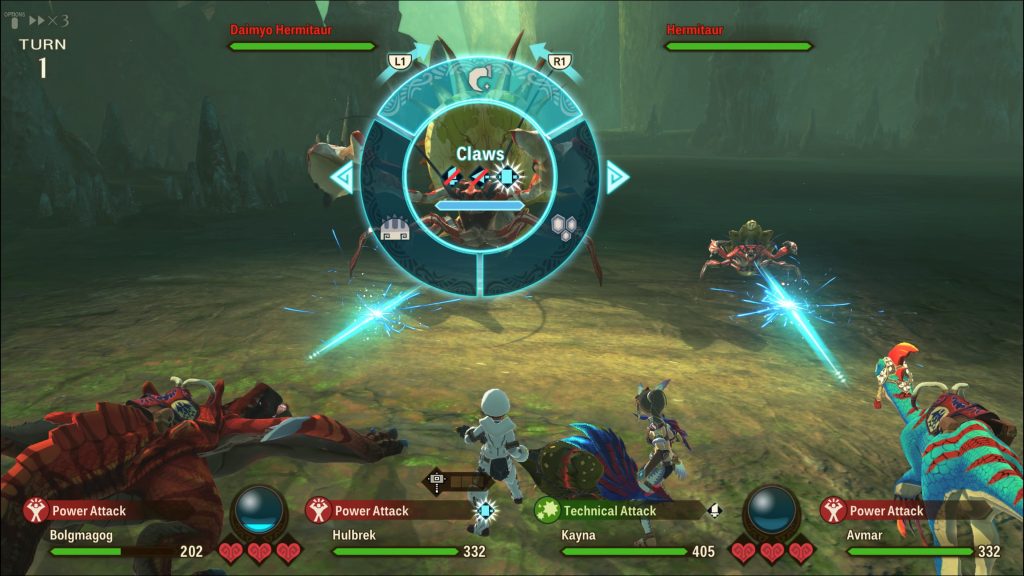Click the right arrow beside the target wheel
This screenshot has width=1024, height=576.
(x=617, y=178)
